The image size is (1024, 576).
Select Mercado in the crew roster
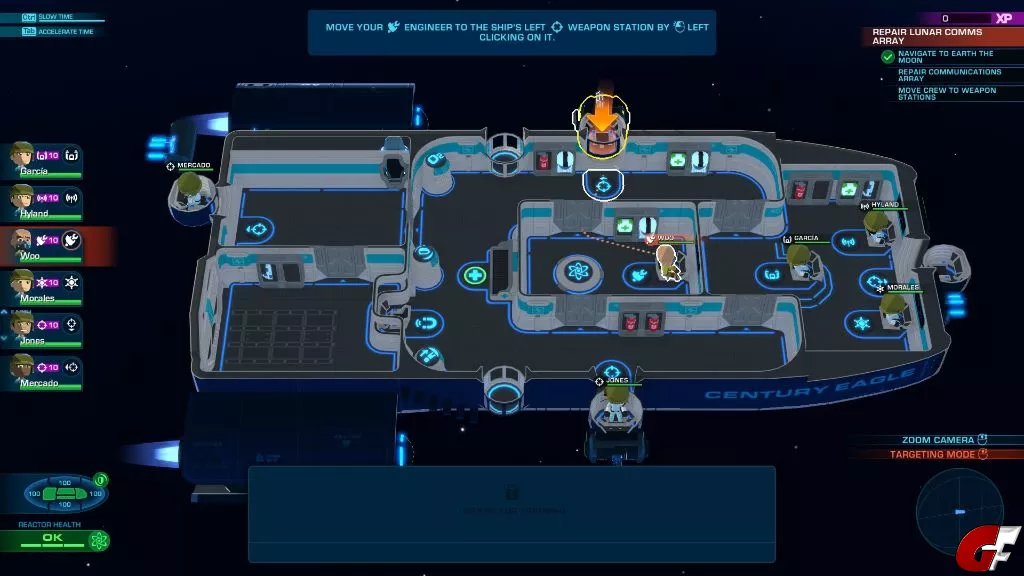(22, 369)
